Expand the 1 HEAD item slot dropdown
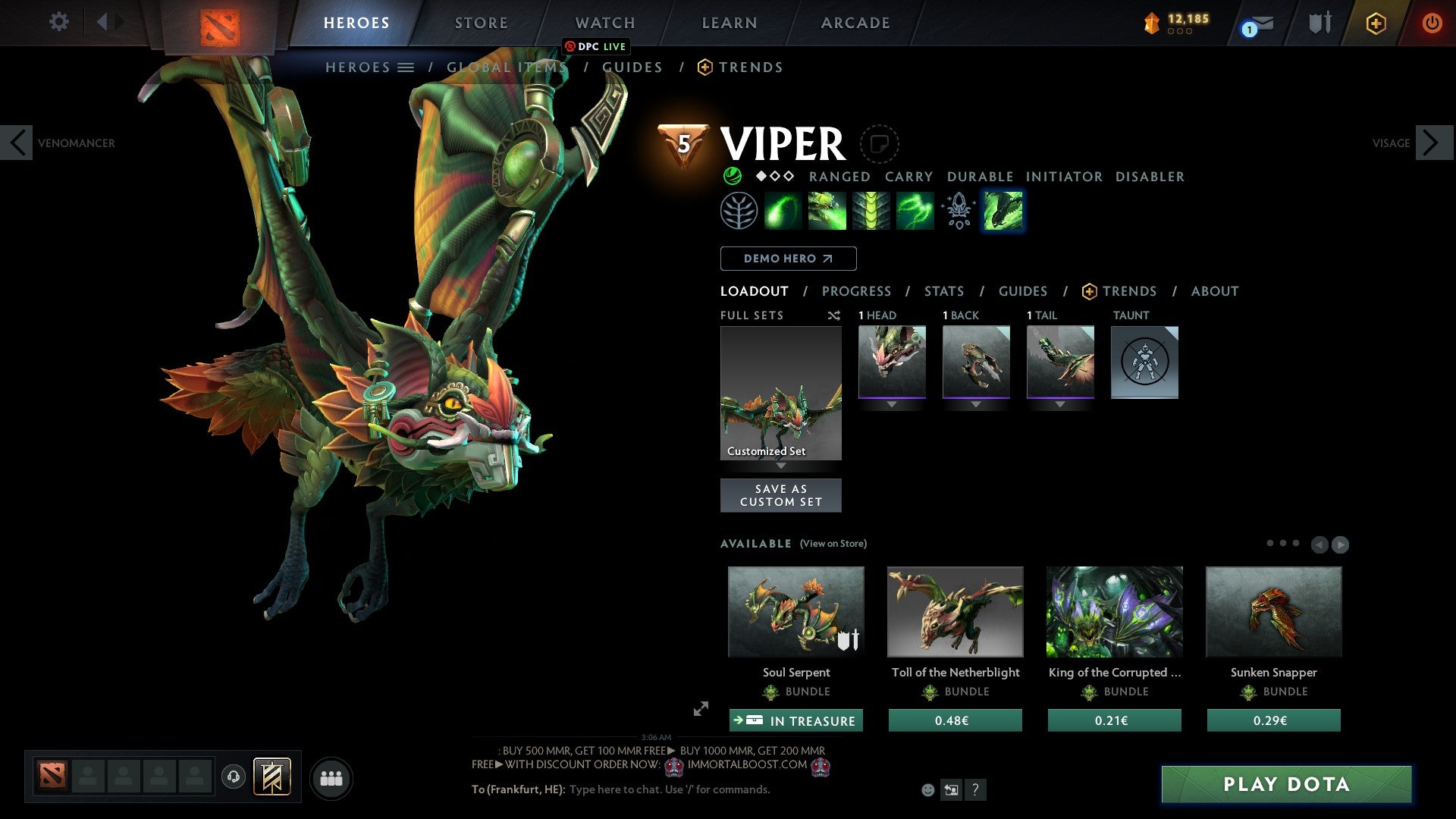1456x819 pixels. [x=892, y=403]
